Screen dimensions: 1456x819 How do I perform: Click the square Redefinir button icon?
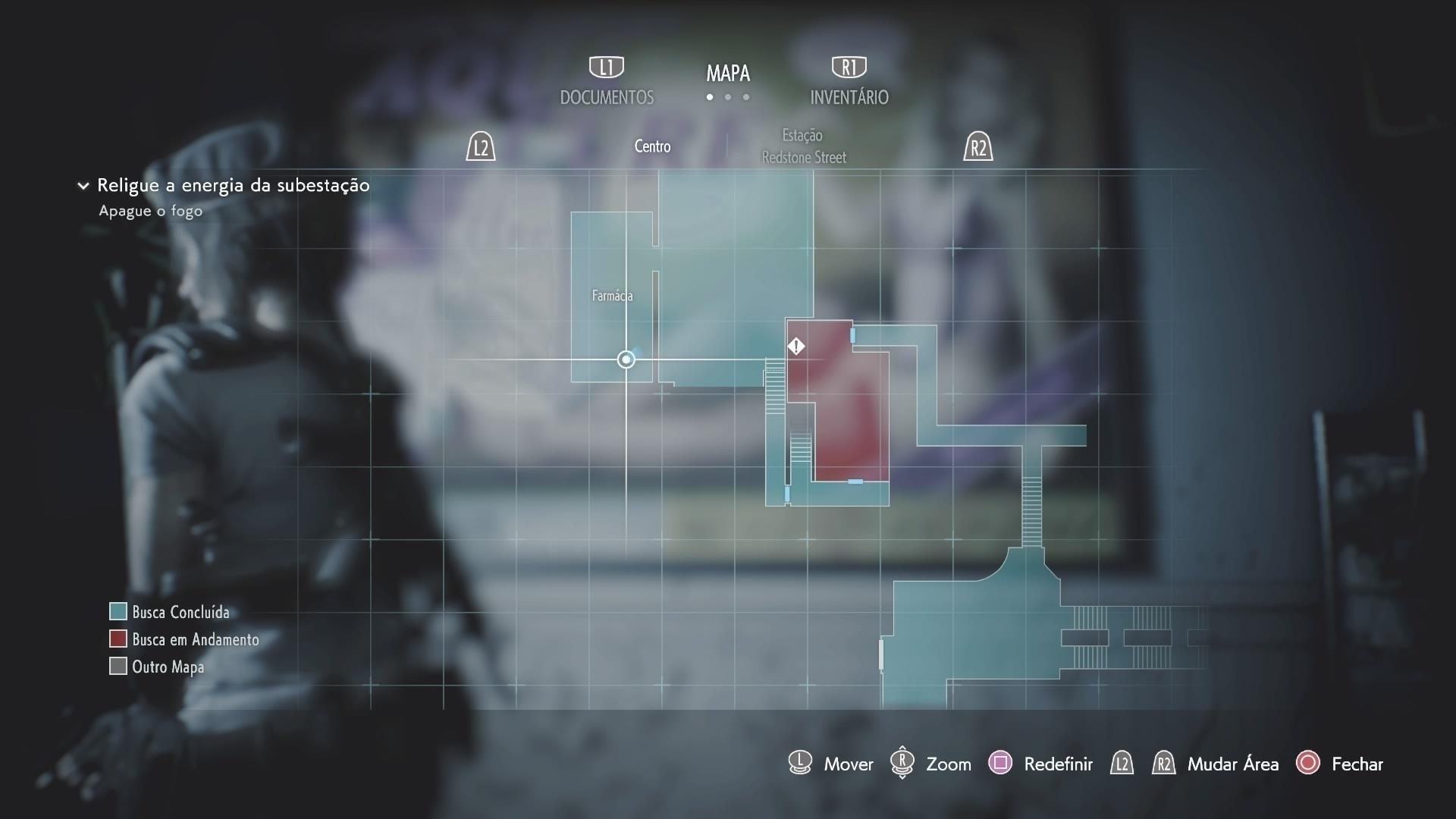click(x=1002, y=764)
